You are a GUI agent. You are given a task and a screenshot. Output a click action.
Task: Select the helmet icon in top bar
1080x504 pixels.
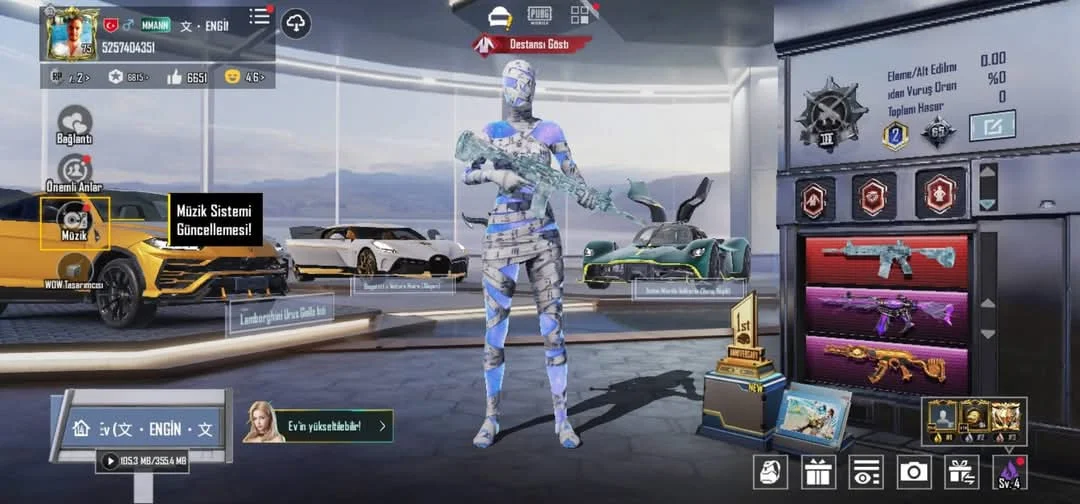tap(500, 15)
